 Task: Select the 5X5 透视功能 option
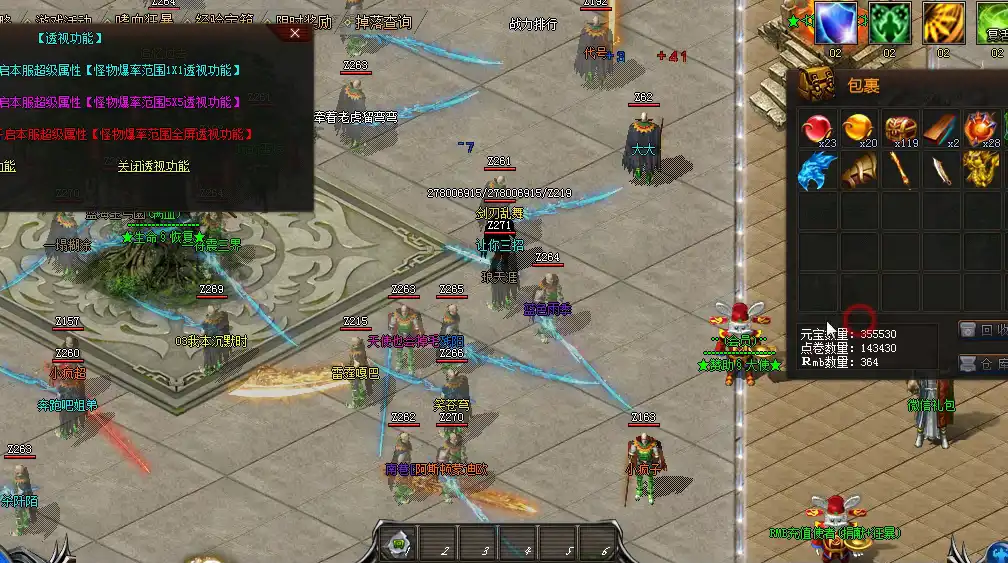(x=120, y=102)
